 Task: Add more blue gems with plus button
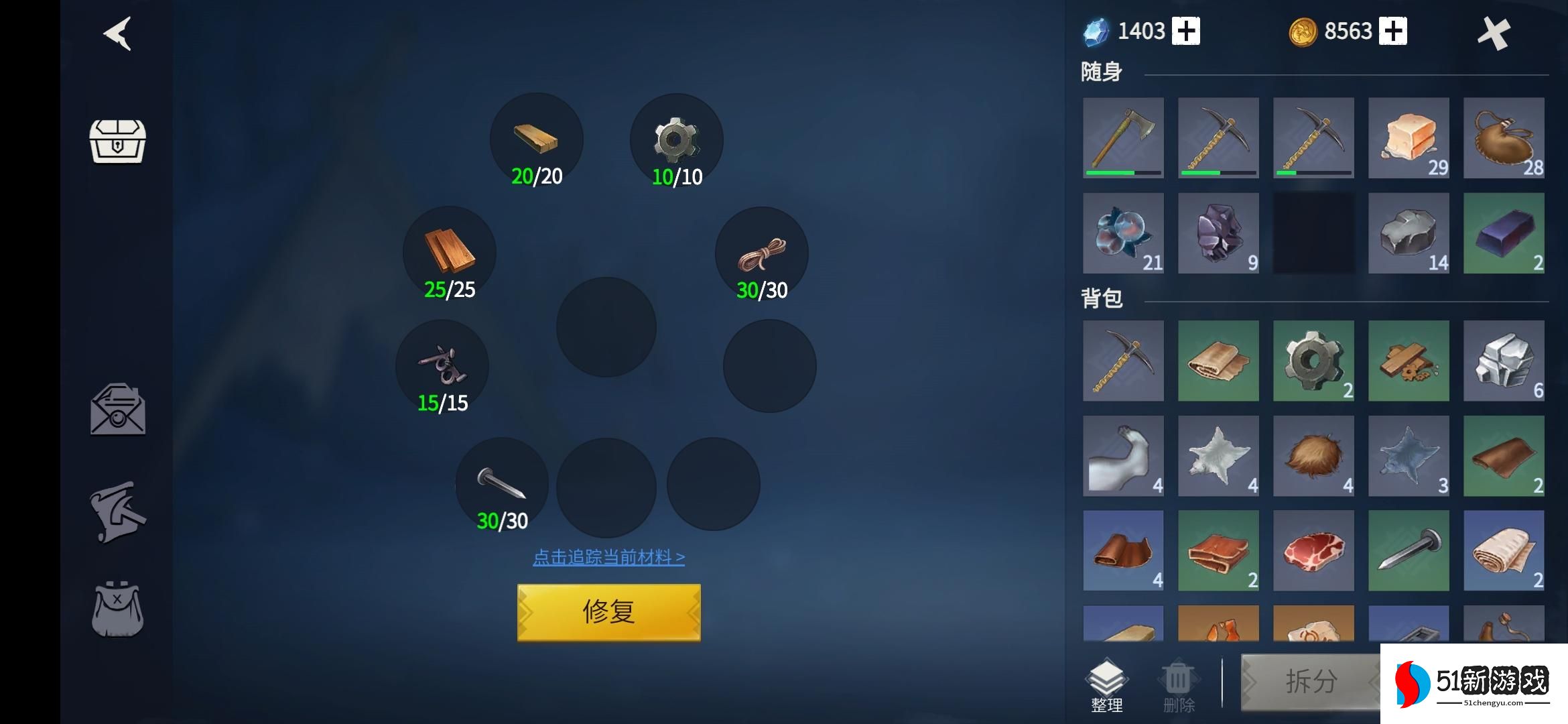click(x=1186, y=32)
